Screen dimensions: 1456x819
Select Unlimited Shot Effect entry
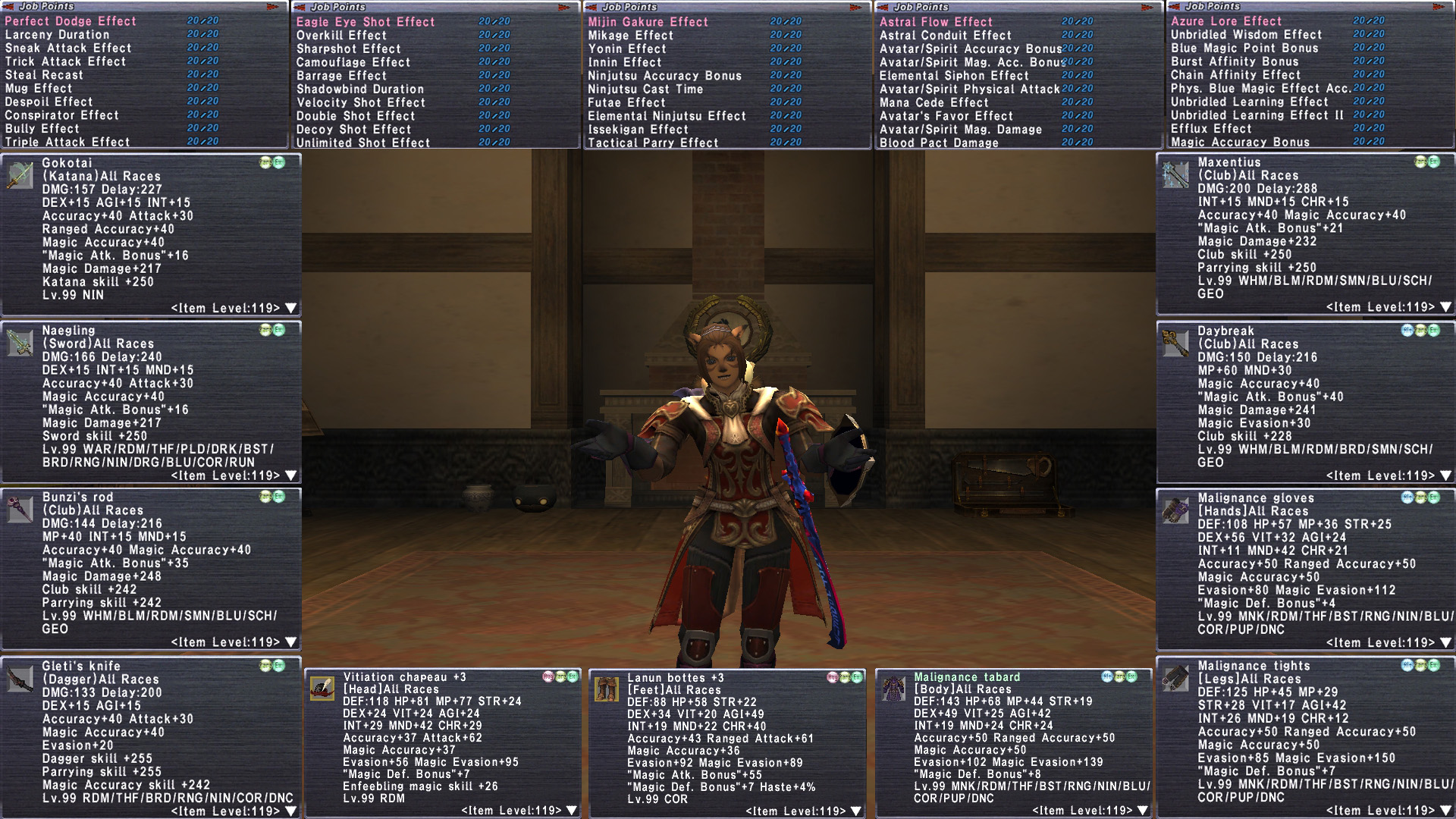pos(362,143)
